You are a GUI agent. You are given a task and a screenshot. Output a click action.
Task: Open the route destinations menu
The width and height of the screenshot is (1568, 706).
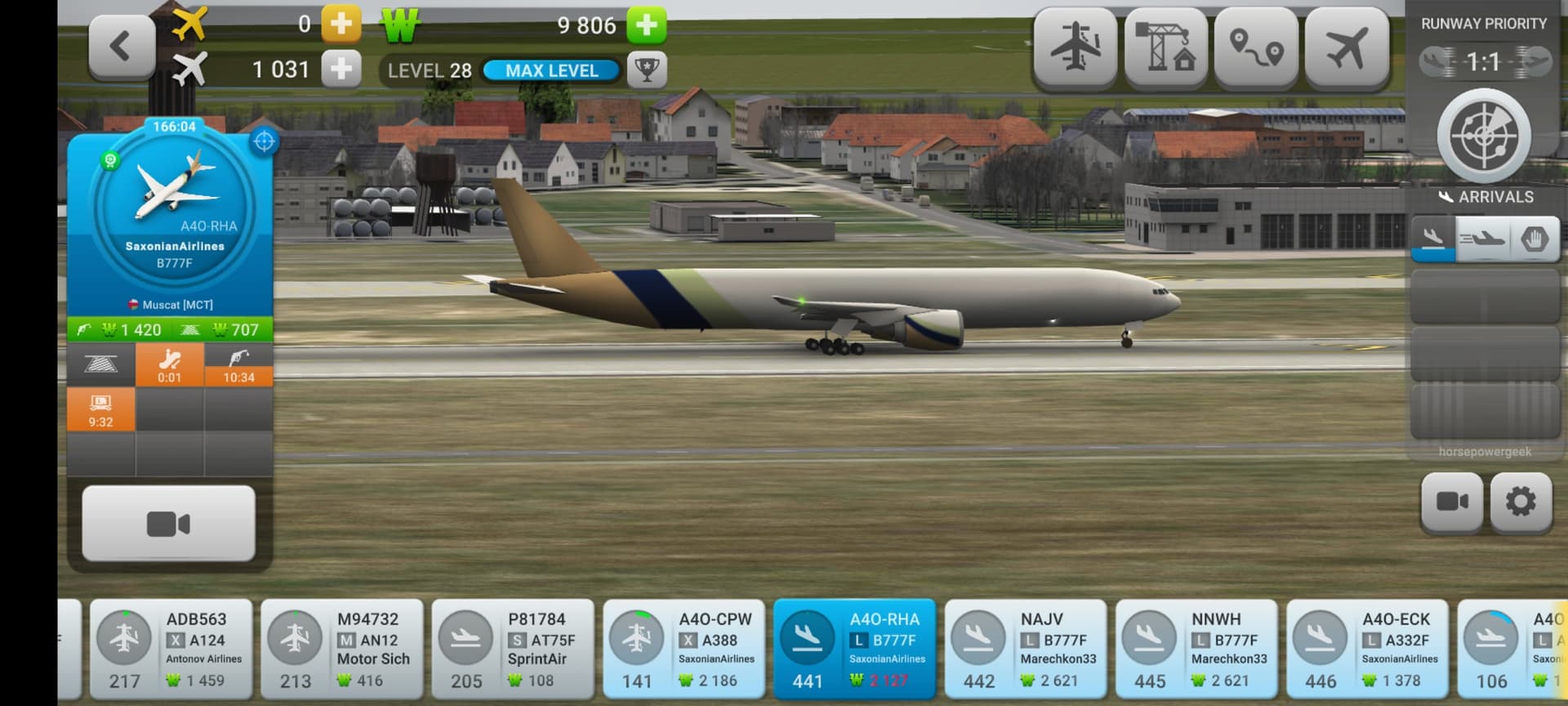(x=1256, y=47)
